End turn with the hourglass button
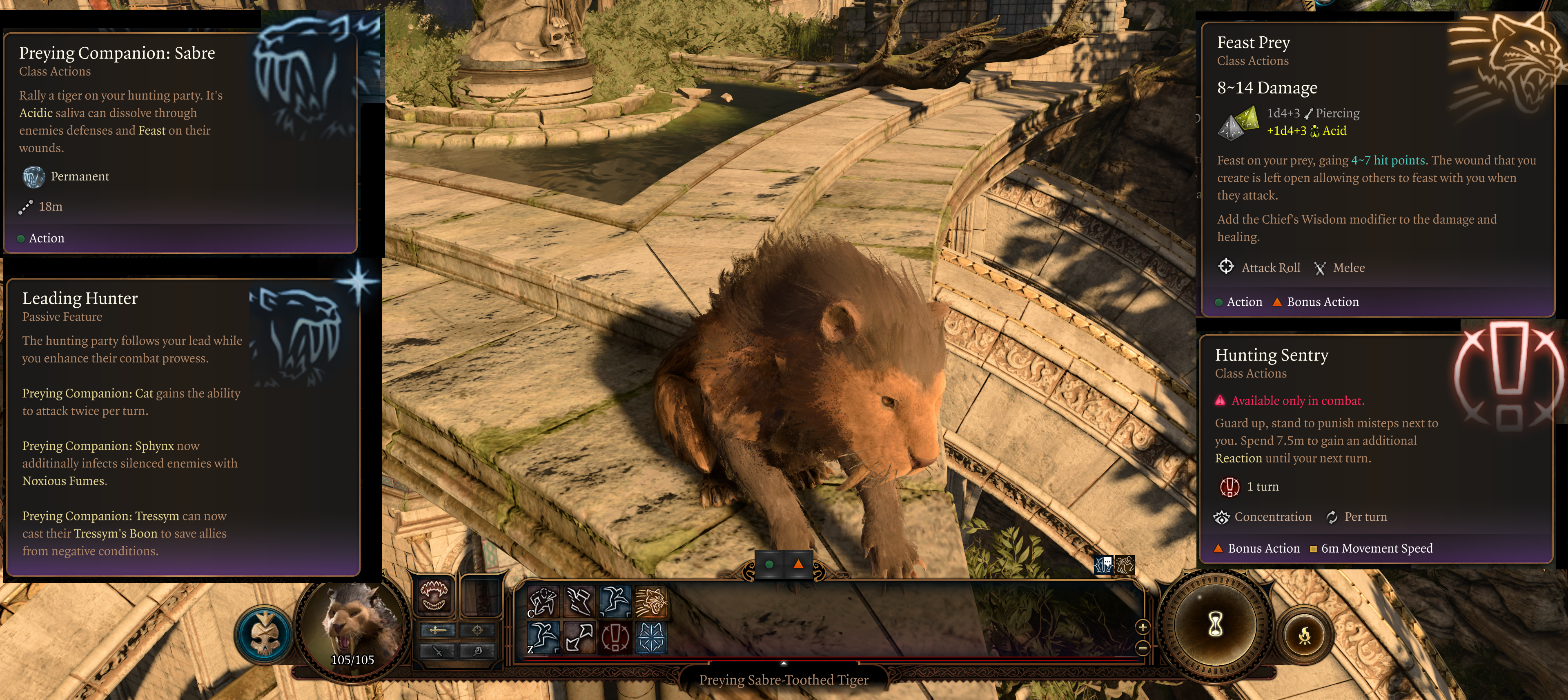 click(1215, 624)
